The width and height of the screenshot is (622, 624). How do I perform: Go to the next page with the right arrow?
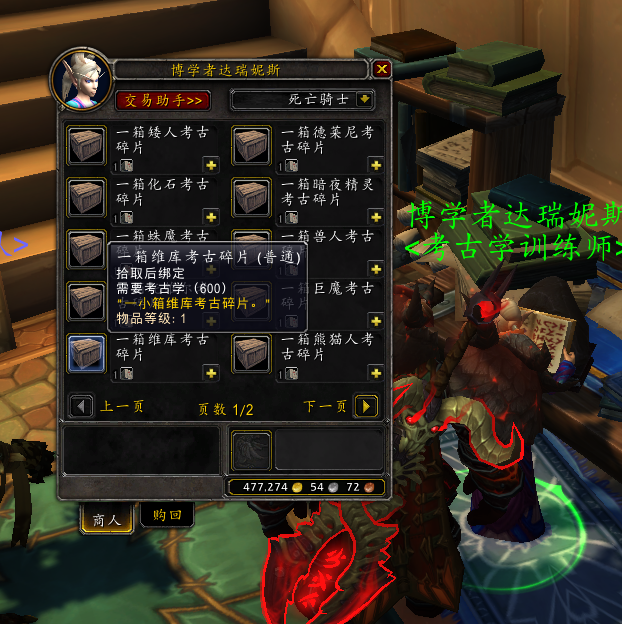pos(367,407)
